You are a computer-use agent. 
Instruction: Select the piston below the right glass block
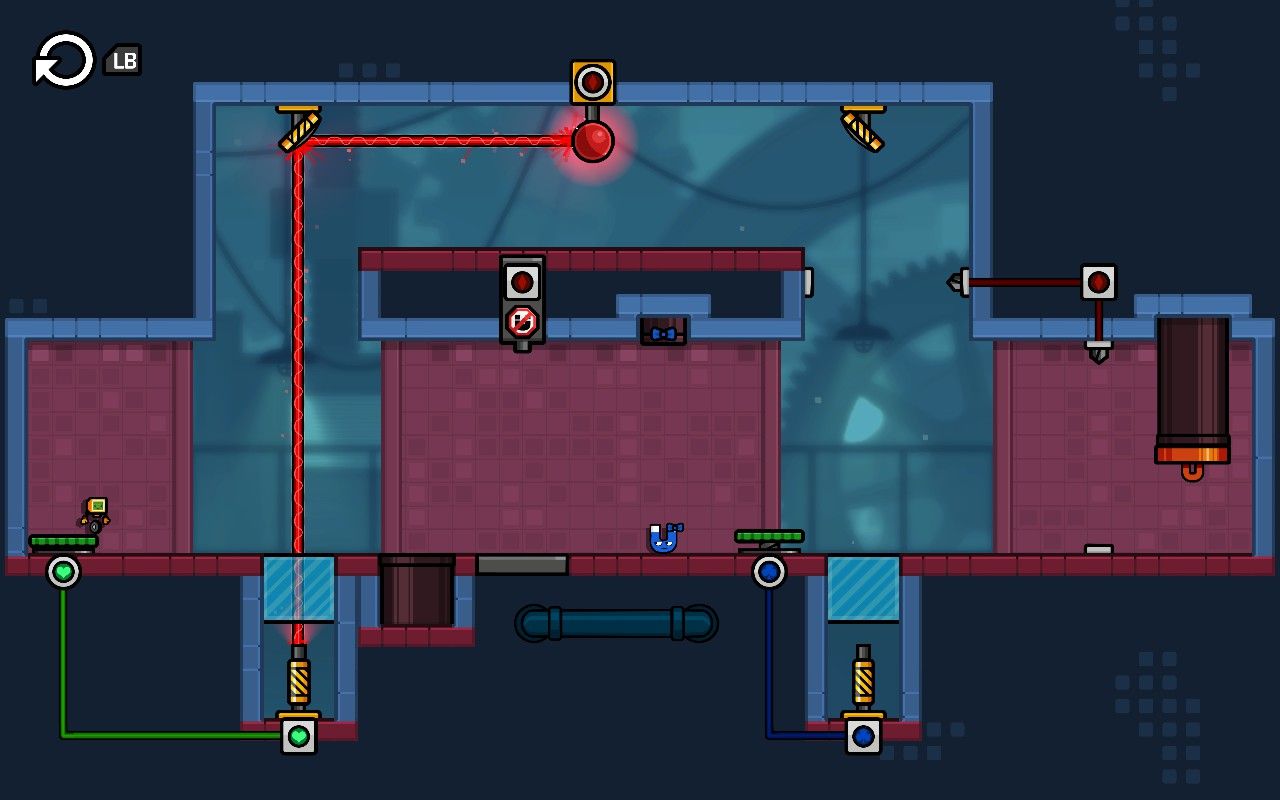862,678
